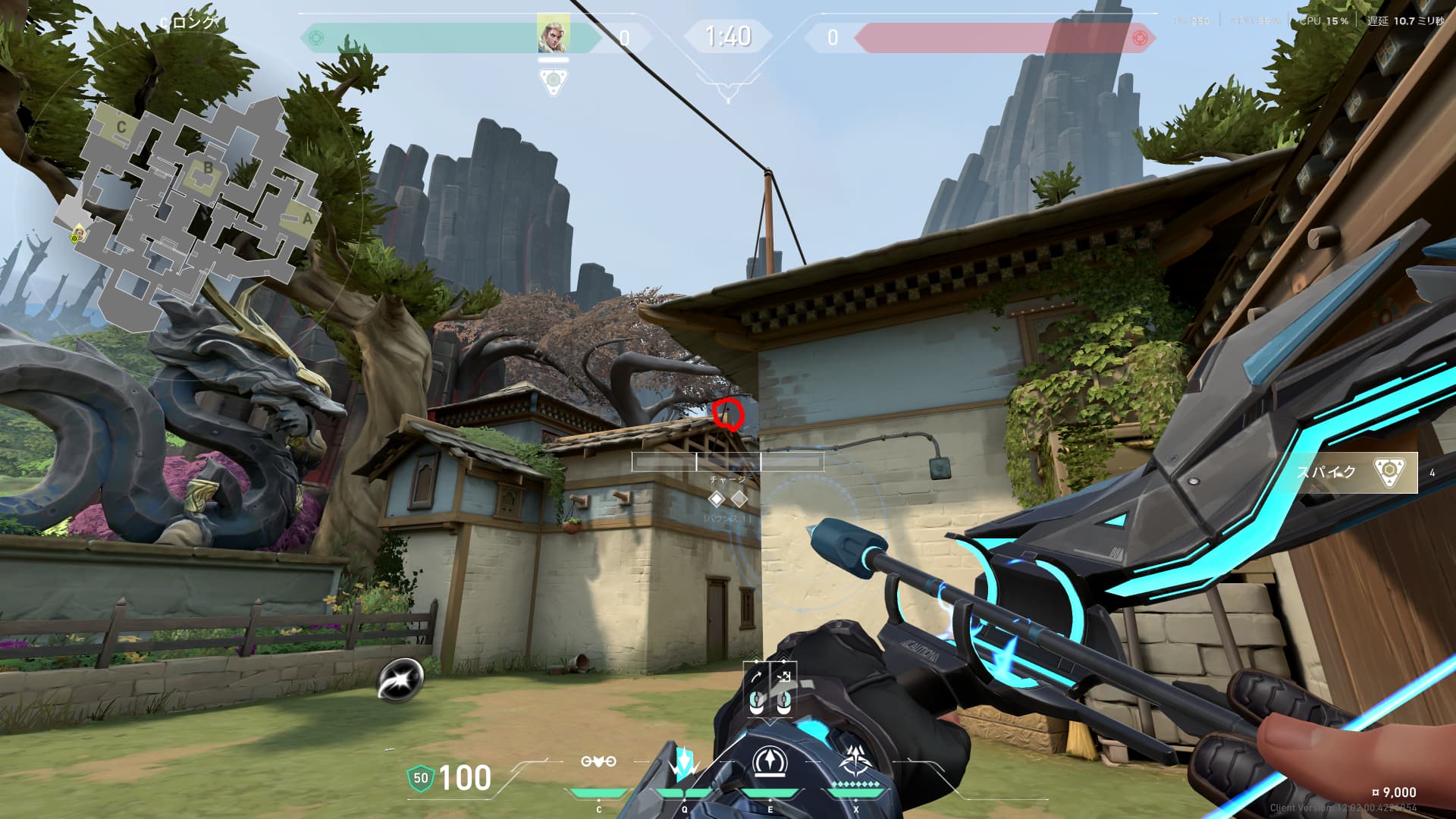The width and height of the screenshot is (1456, 819).
Task: Select the Spike slot in weapon inventory
Action: click(1356, 472)
